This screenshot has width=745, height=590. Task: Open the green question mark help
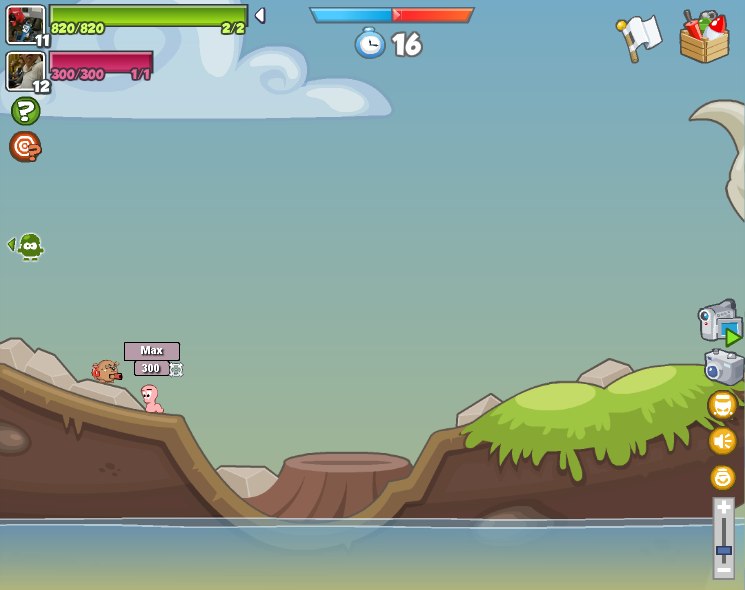click(x=25, y=111)
